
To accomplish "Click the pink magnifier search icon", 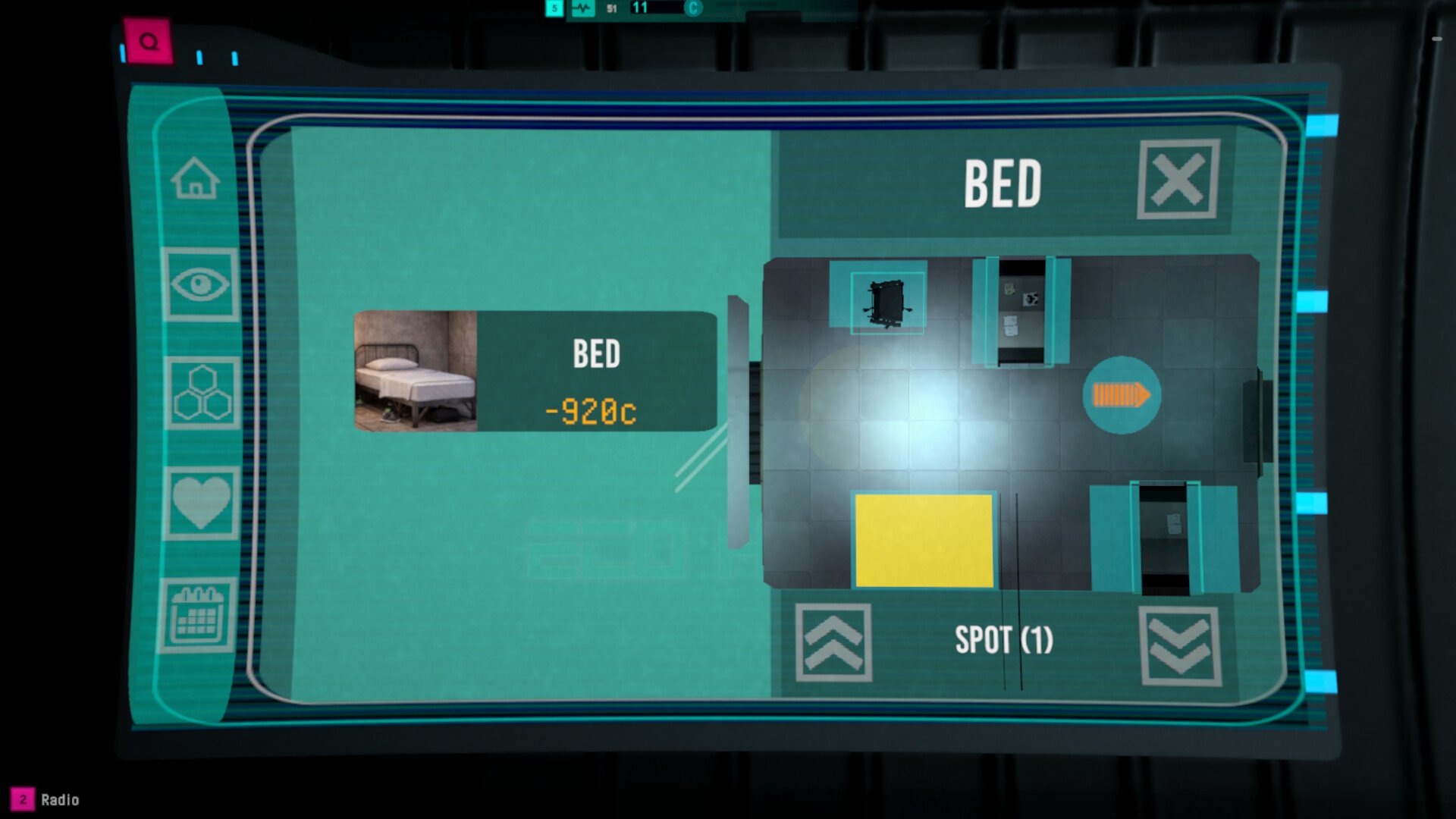I will 149,42.
